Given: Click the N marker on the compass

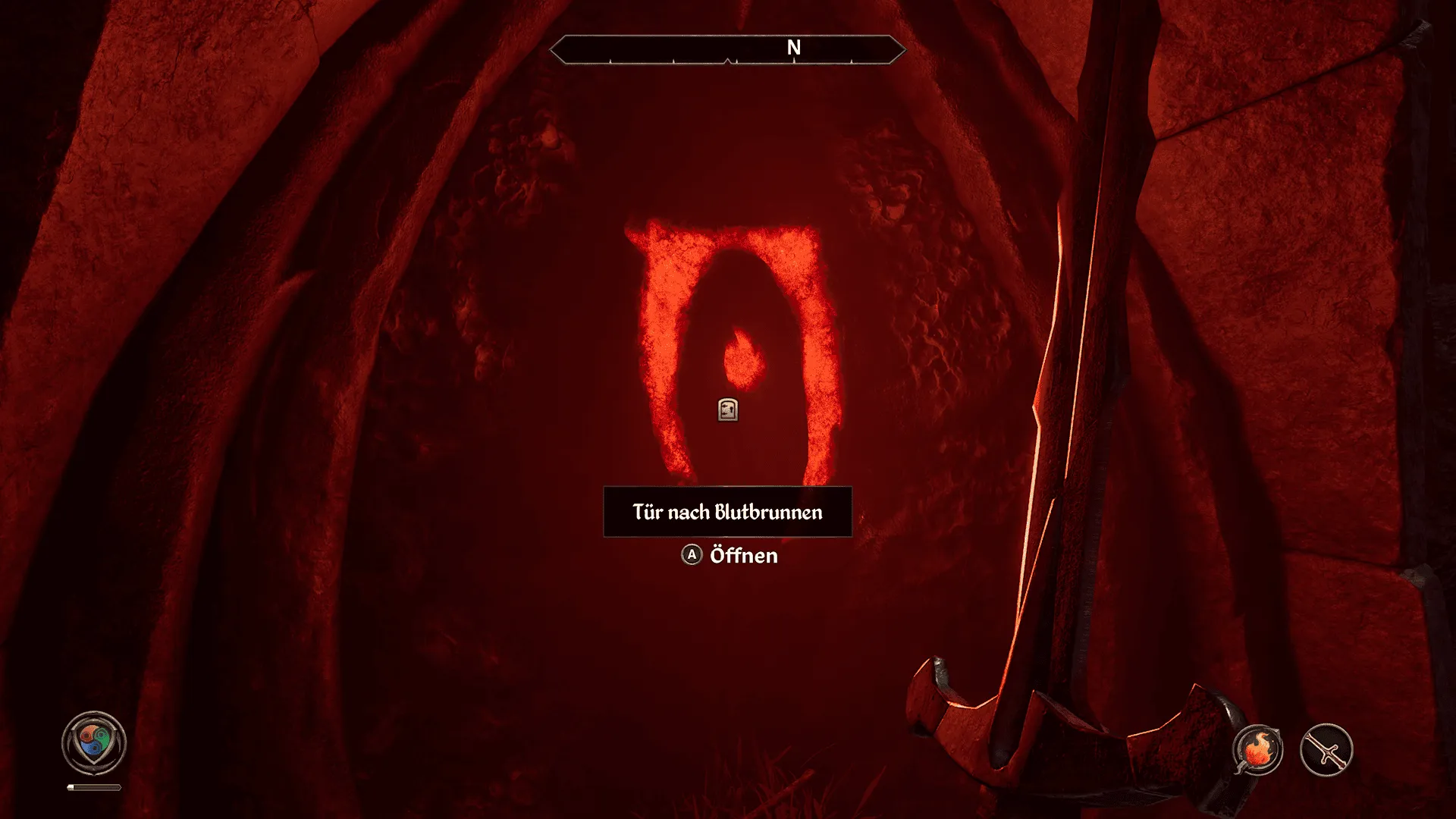Looking at the screenshot, I should [793, 47].
